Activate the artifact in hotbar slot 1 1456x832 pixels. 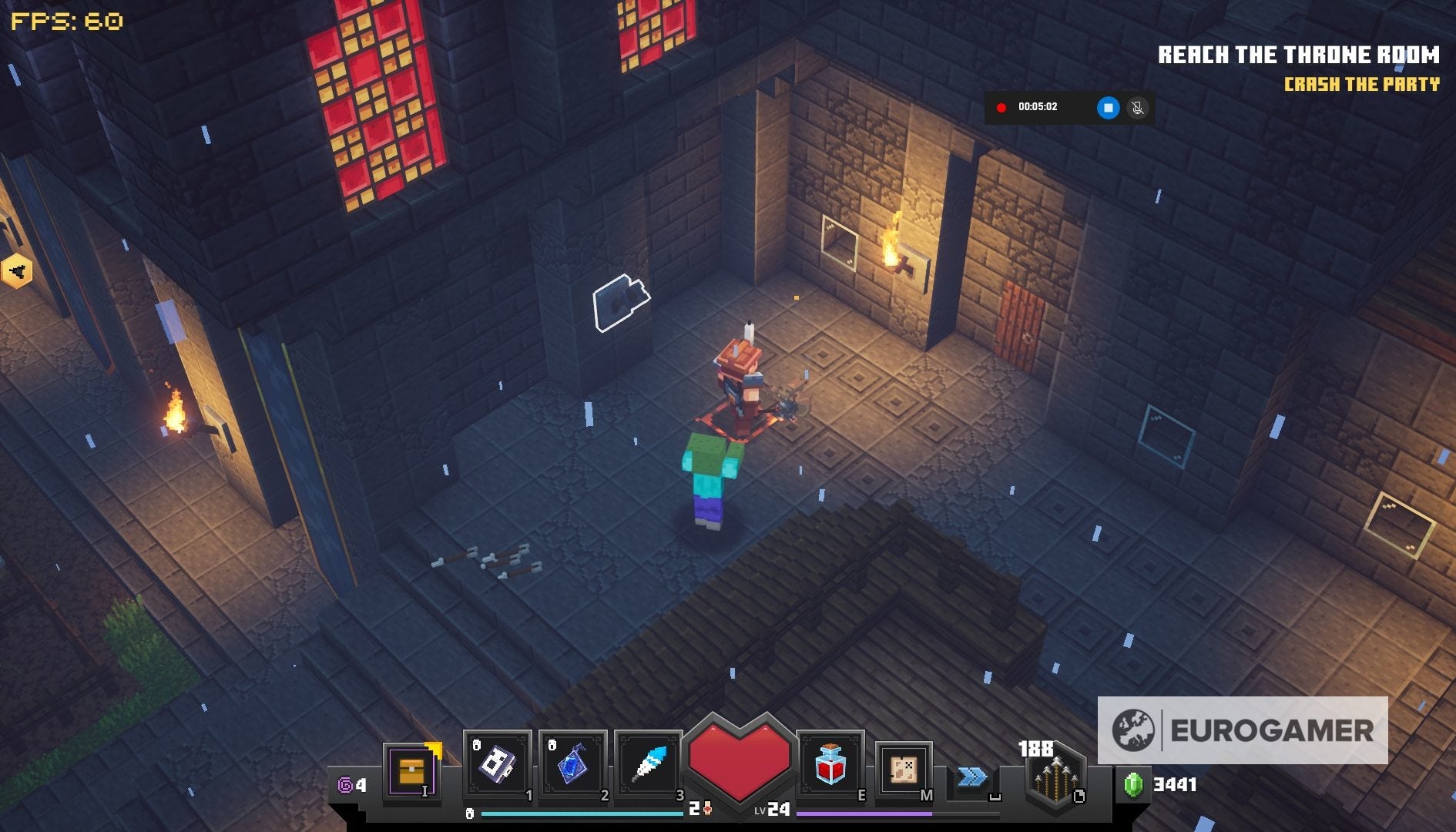500,765
